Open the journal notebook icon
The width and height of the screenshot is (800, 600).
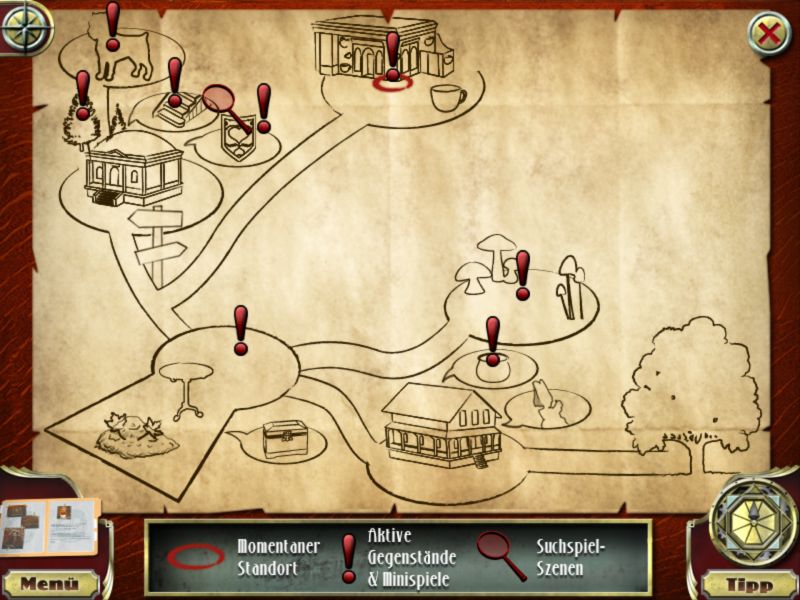(50, 526)
